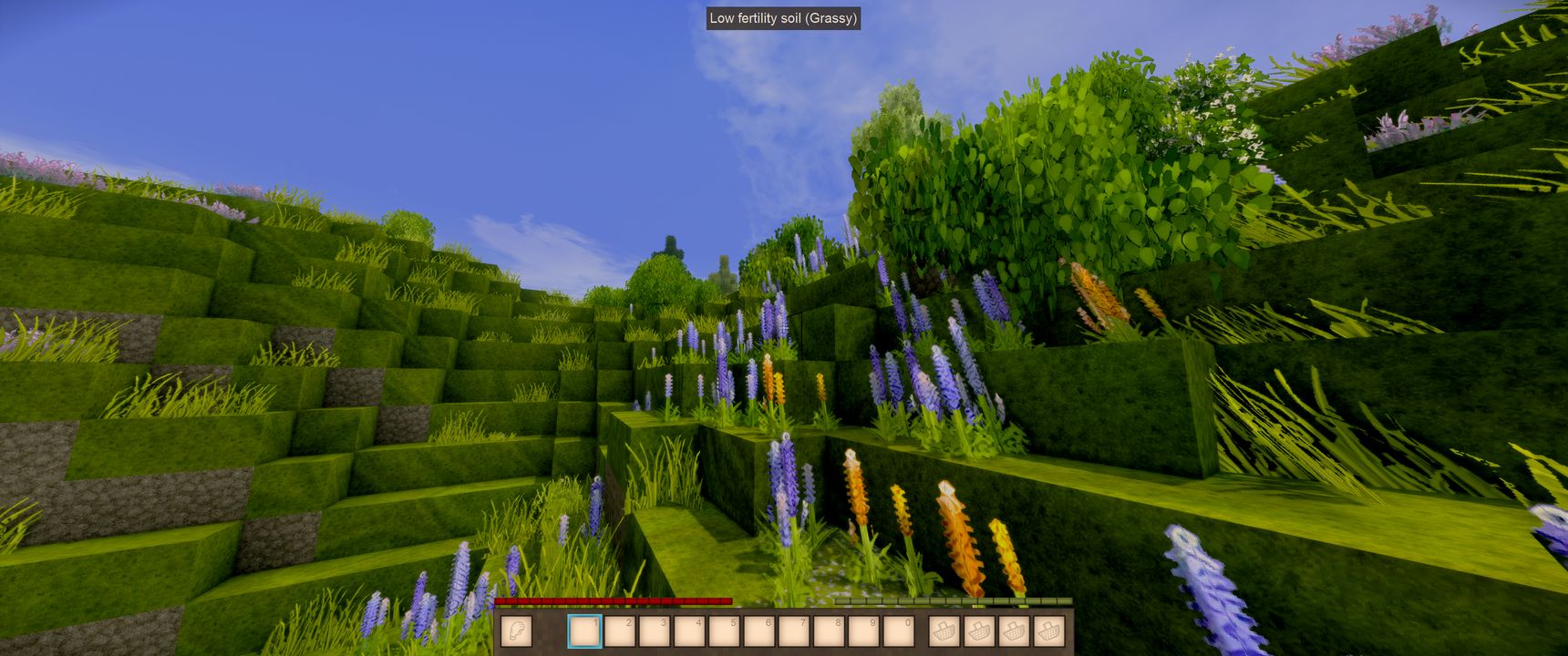This screenshot has height=656, width=1568.
Task: Choose hotbar slot labeled 7
Action: (x=794, y=630)
